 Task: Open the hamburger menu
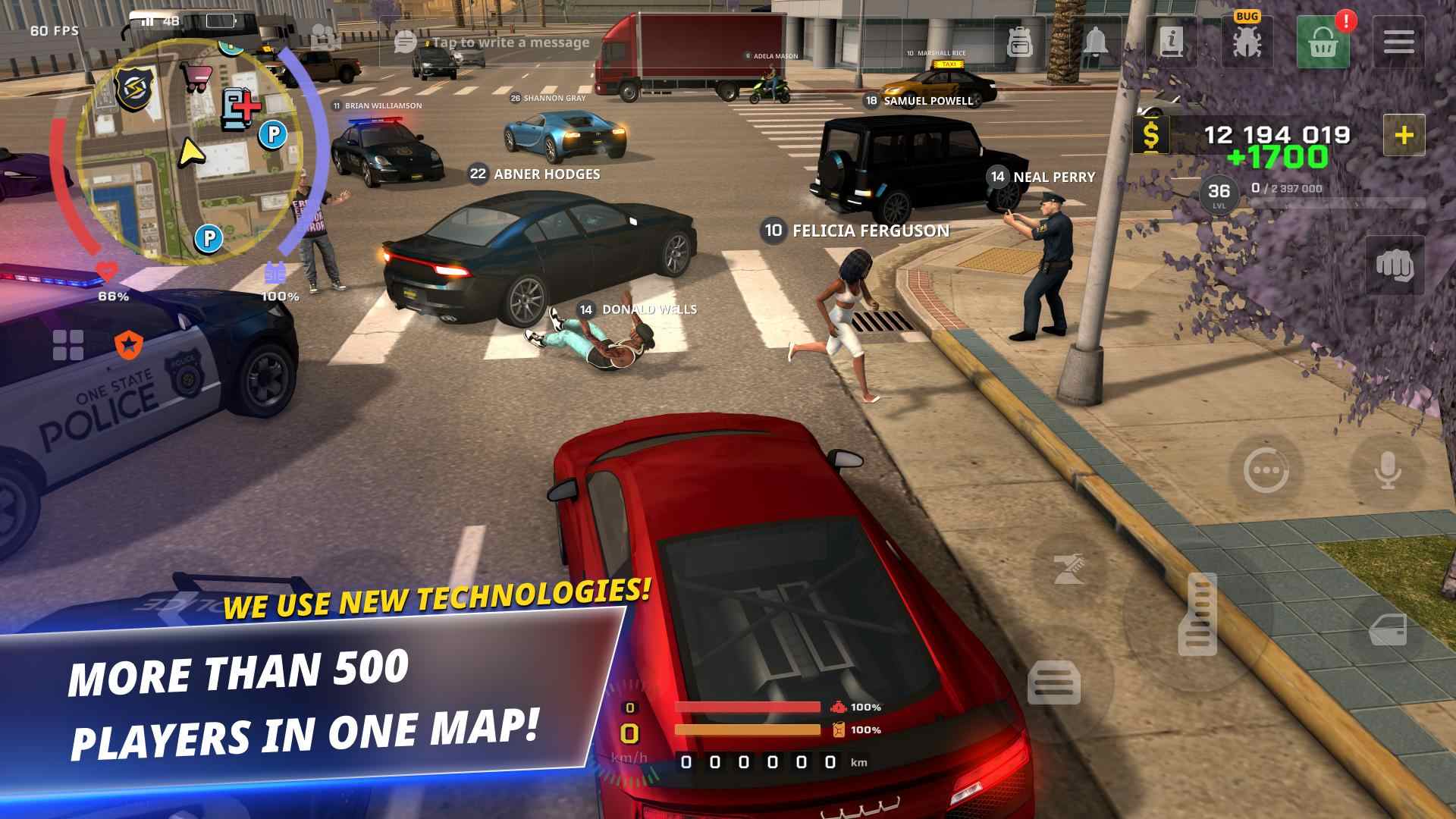click(x=1398, y=41)
